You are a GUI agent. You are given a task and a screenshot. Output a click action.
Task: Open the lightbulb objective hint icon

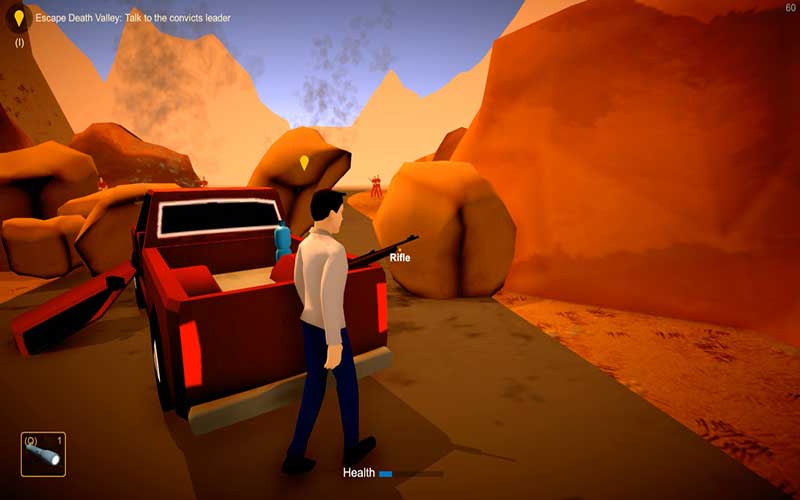18,19
